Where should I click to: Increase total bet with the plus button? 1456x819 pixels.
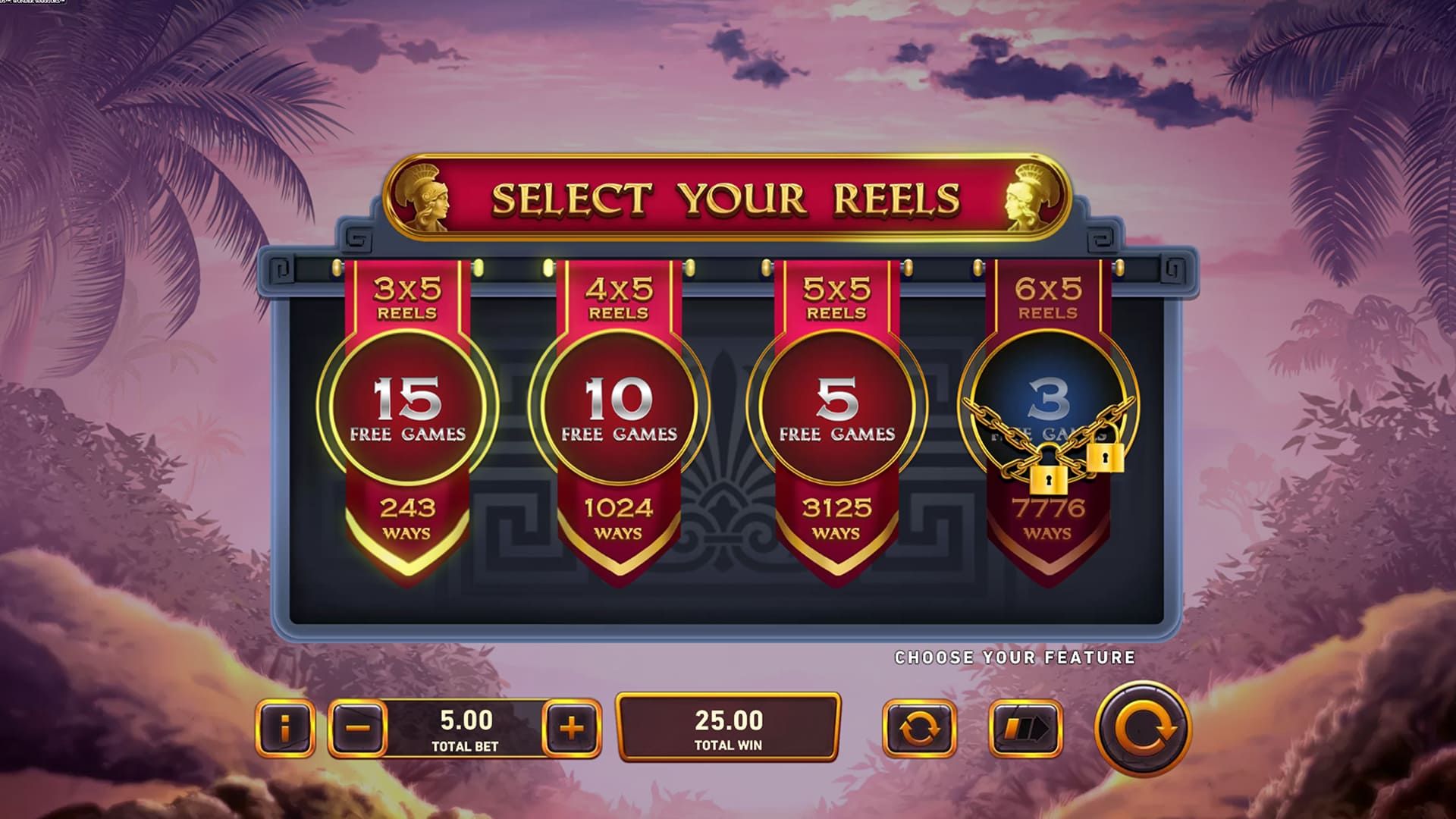point(572,729)
